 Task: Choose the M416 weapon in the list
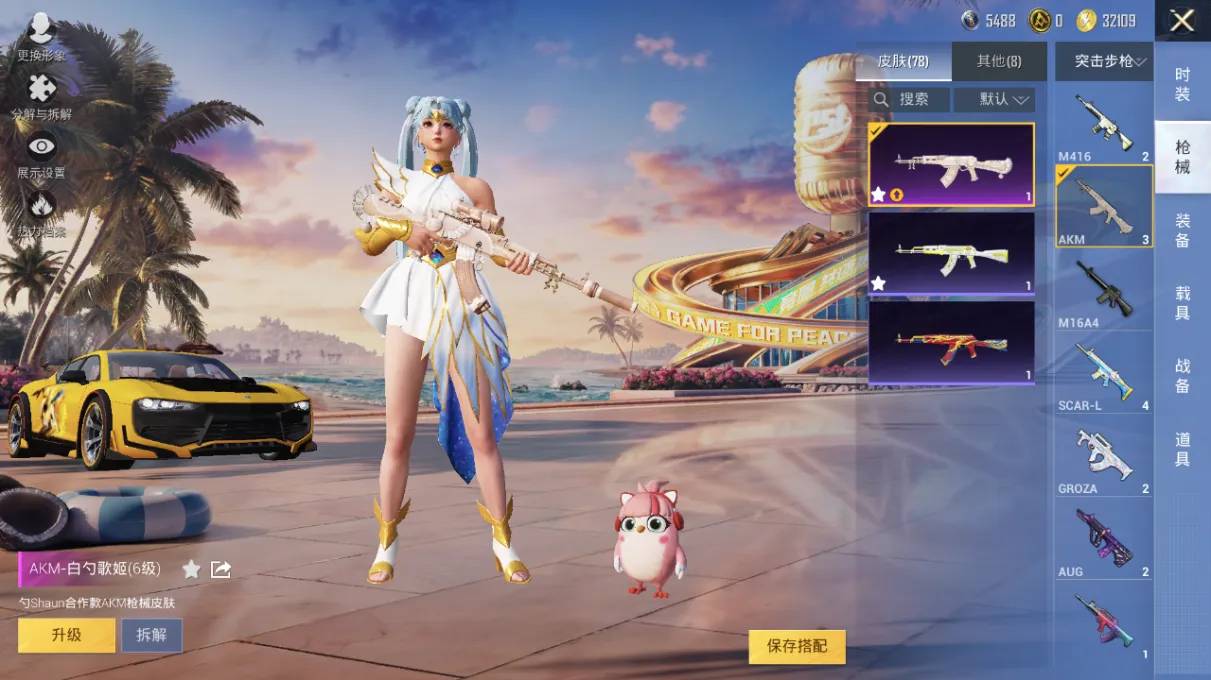(x=1104, y=126)
